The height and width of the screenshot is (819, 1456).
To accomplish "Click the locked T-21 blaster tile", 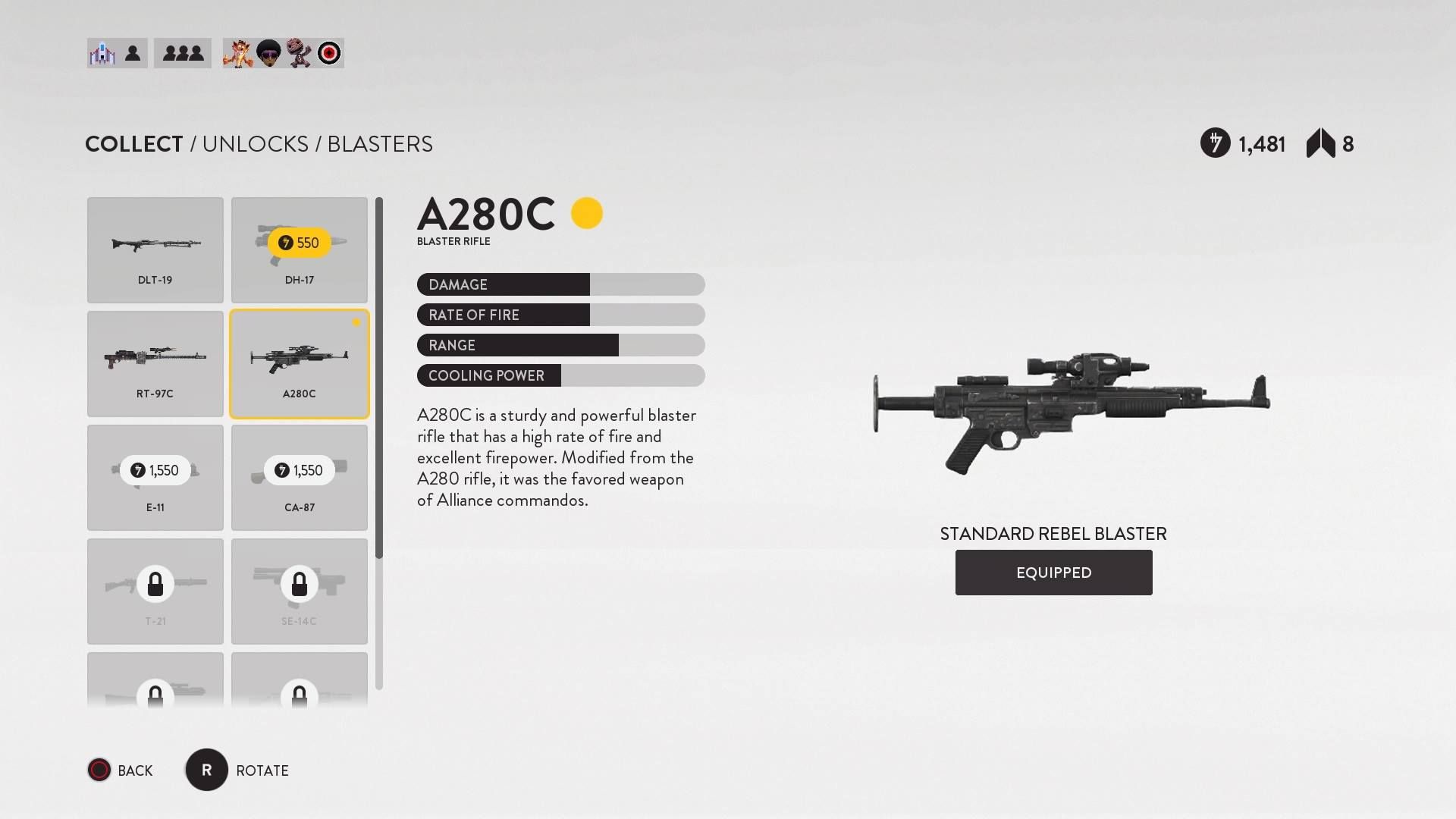I will coord(155,591).
